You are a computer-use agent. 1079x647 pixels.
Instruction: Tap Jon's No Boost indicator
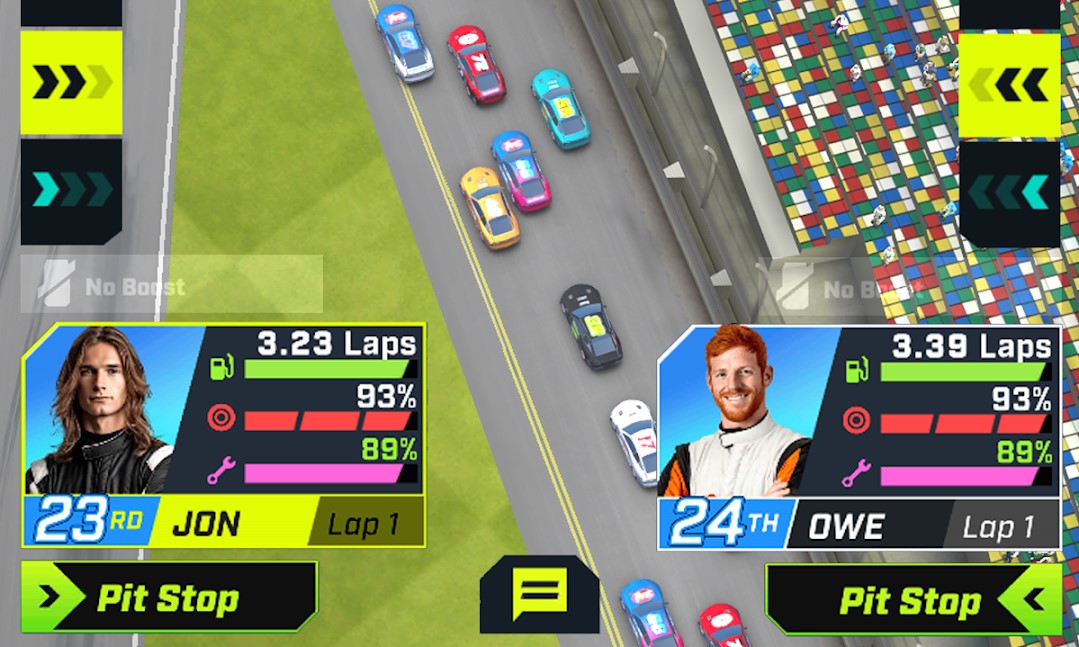[171, 285]
